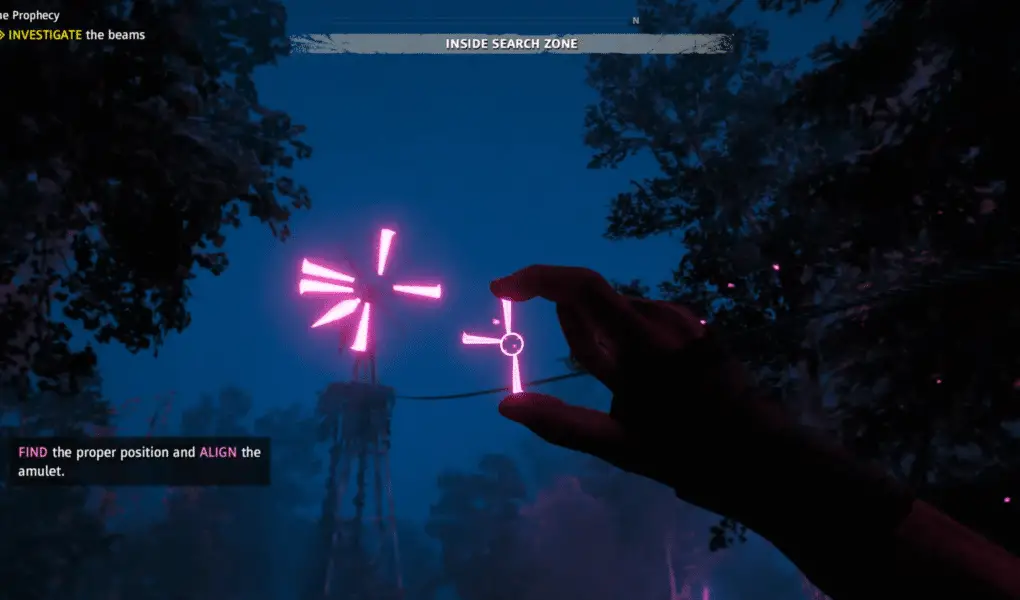1020x600 pixels.
Task: Click the Inside Search Zone banner
Action: click(x=511, y=44)
